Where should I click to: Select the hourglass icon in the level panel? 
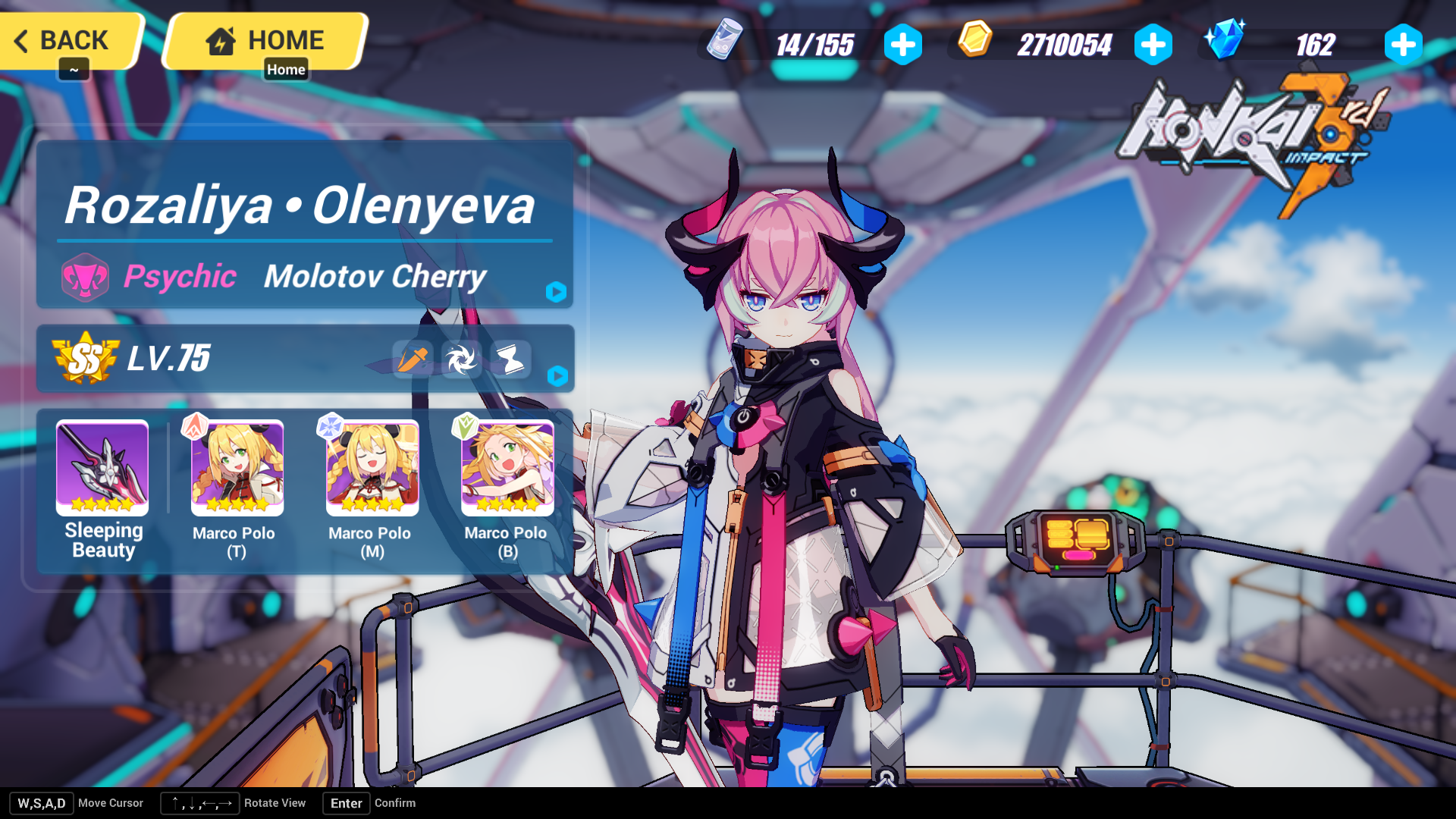pos(510,359)
